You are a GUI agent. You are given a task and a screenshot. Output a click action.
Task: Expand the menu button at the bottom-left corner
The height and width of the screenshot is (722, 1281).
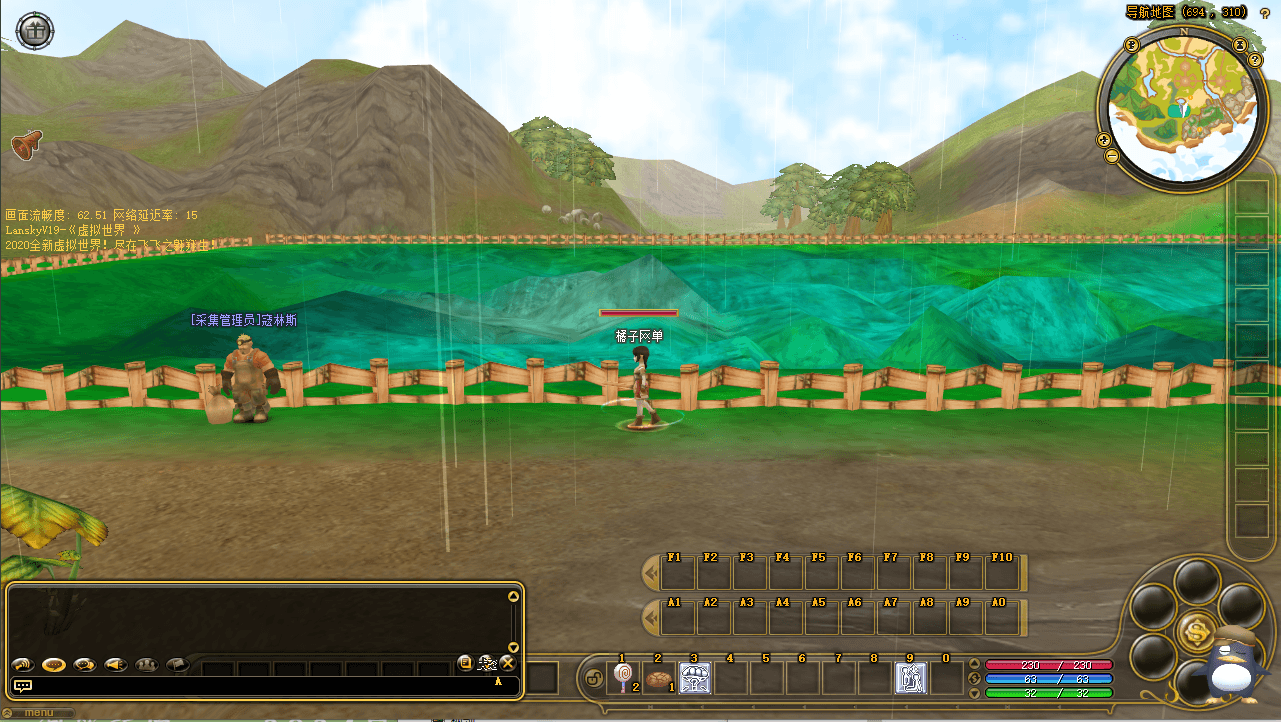tap(38, 714)
